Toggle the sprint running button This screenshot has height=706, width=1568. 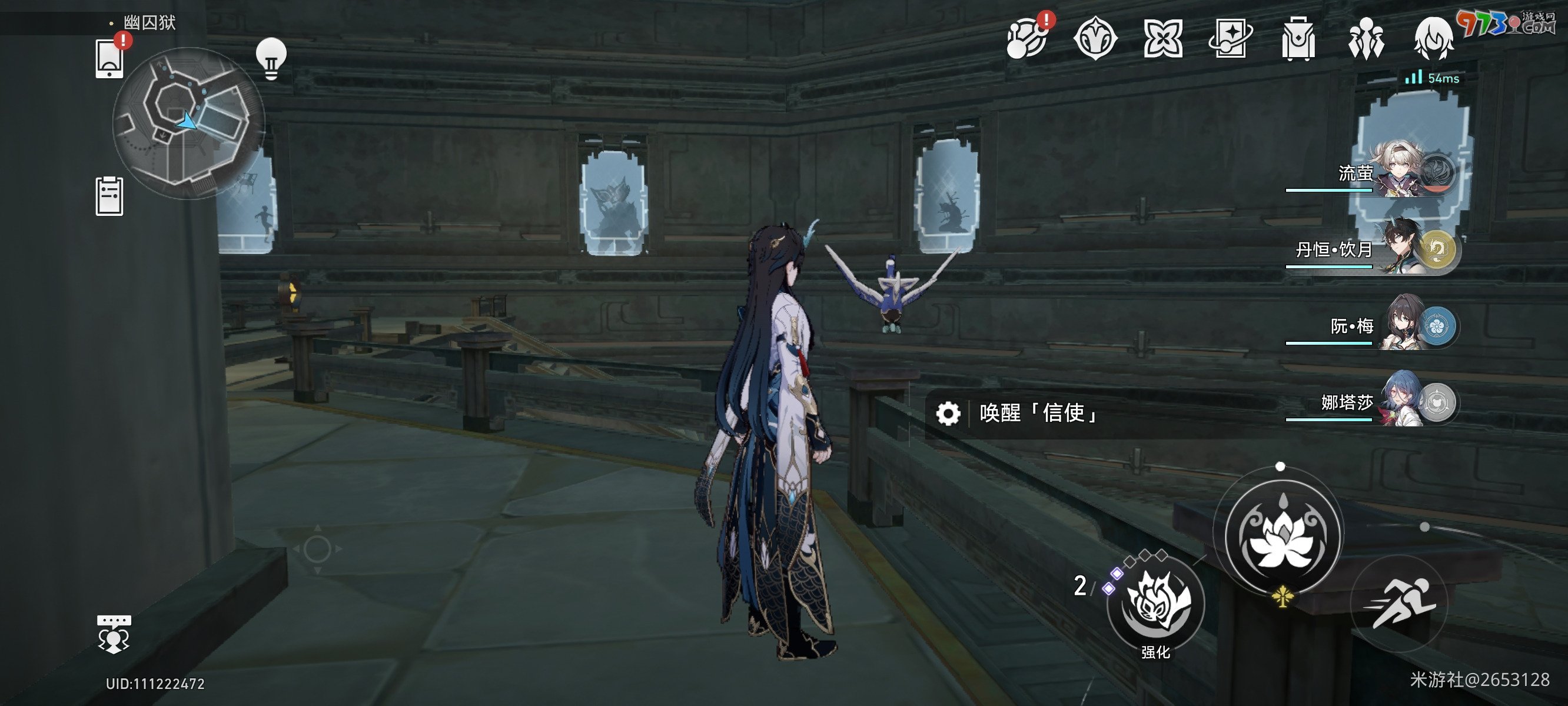coord(1400,603)
